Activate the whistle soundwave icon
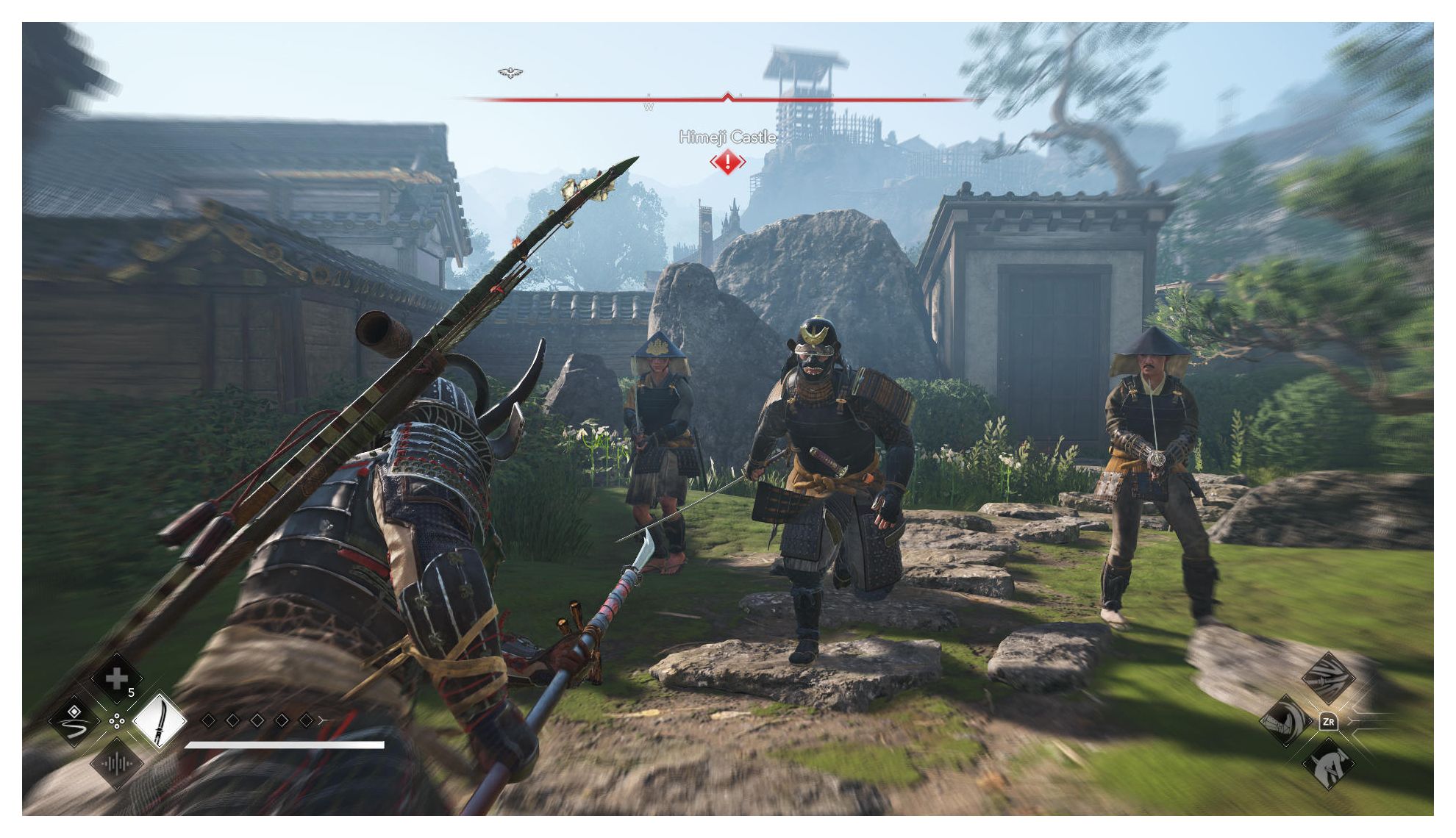The height and width of the screenshot is (838, 1456). (x=116, y=764)
